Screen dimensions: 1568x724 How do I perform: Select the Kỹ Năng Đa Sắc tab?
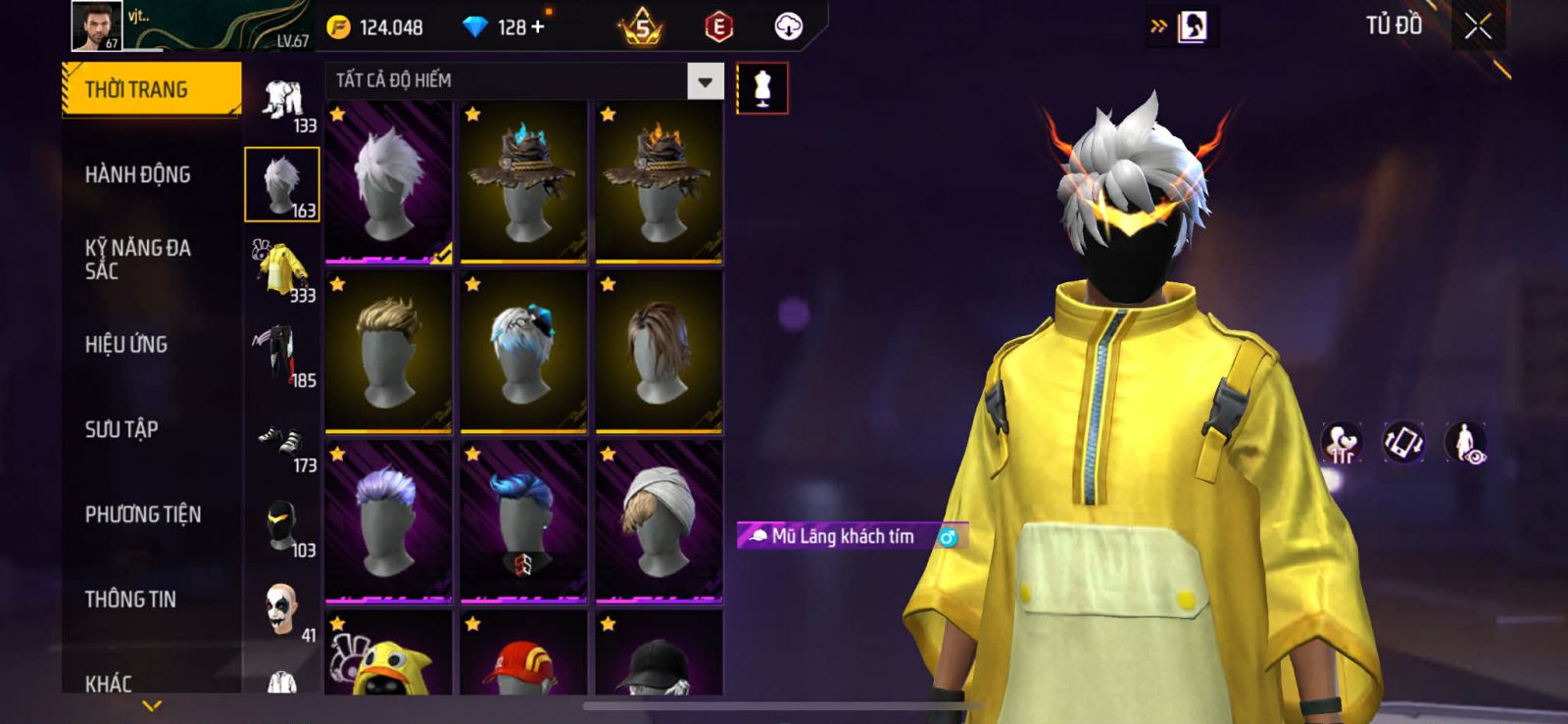coord(138,259)
